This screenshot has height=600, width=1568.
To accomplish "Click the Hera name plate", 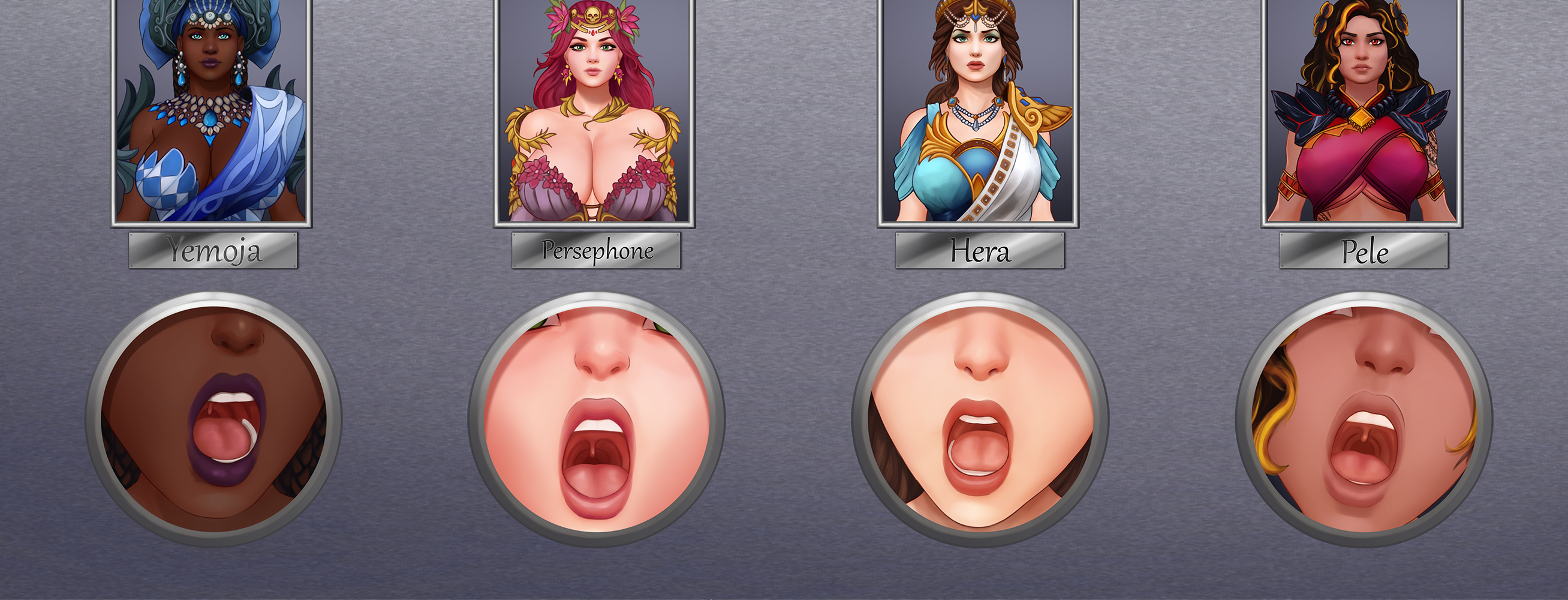I will pos(980,250).
